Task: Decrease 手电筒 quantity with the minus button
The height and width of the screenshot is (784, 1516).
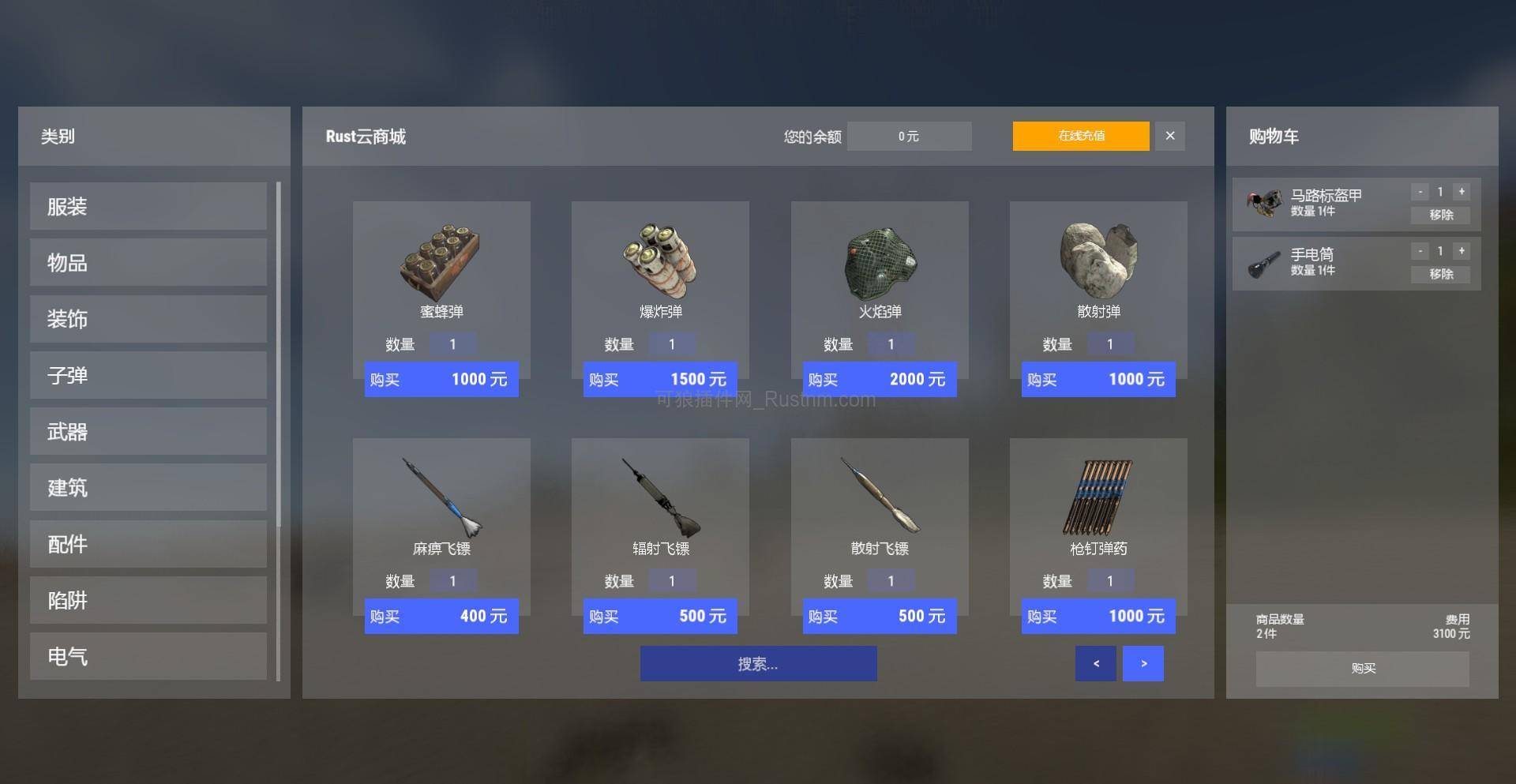Action: pos(1420,250)
